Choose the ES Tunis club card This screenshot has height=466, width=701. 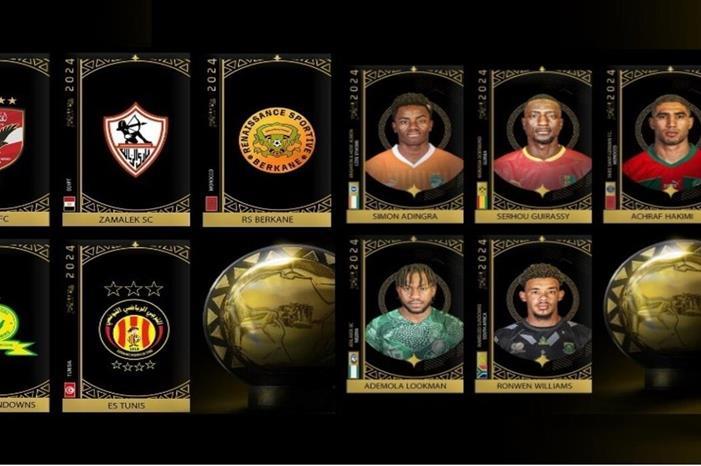click(x=135, y=325)
